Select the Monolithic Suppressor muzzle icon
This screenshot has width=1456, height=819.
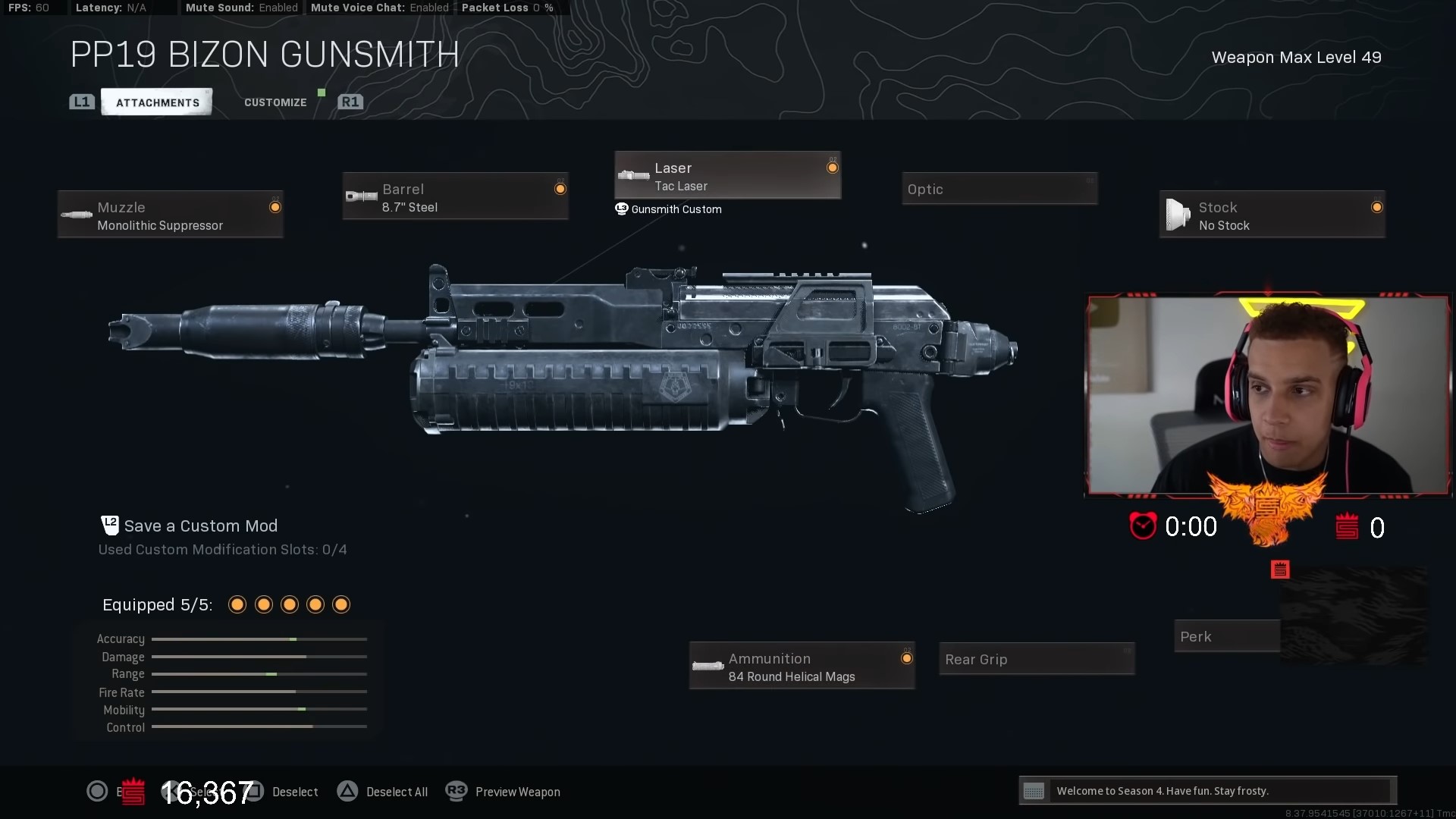point(76,215)
